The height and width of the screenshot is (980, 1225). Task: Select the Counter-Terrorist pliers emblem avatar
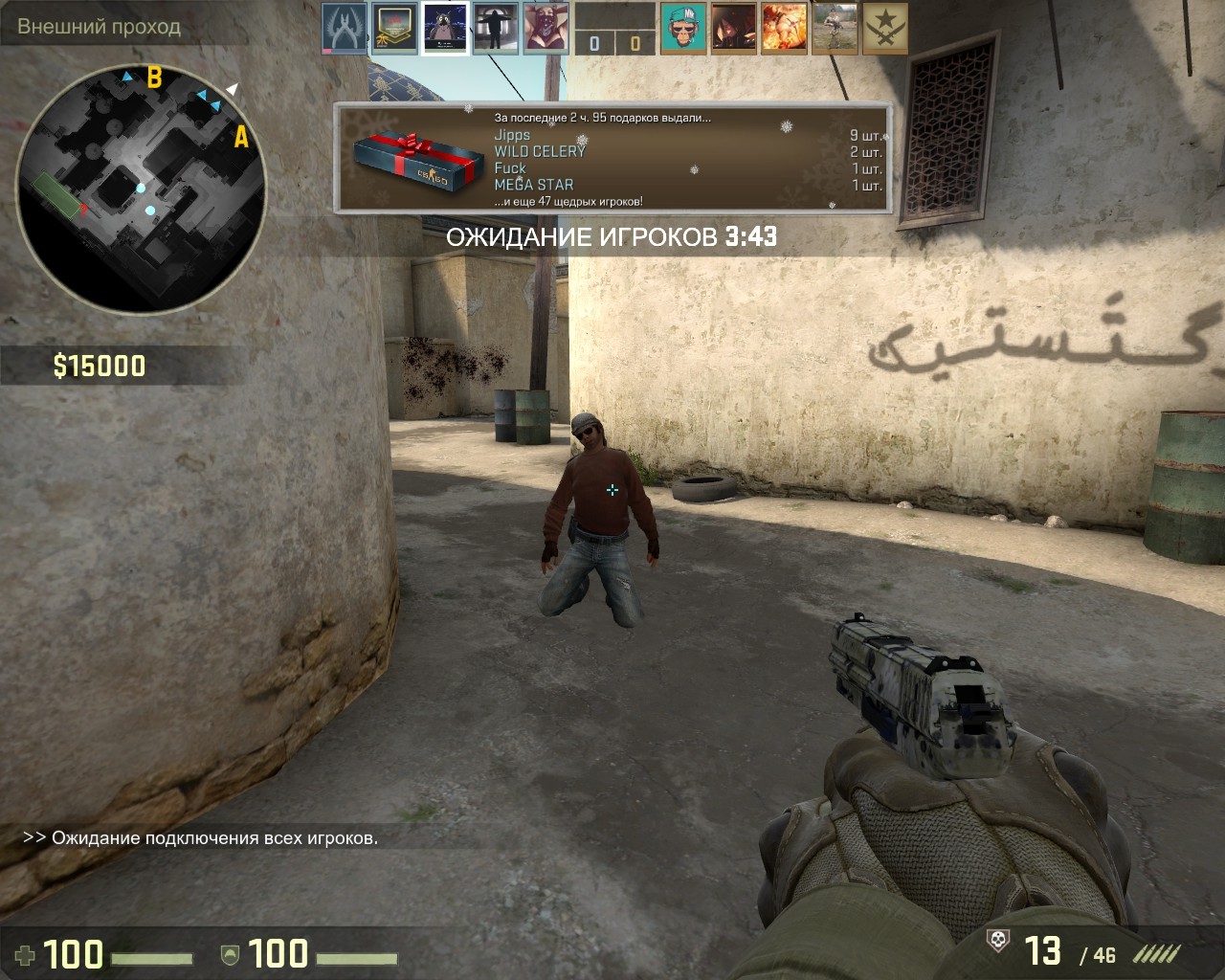(344, 28)
